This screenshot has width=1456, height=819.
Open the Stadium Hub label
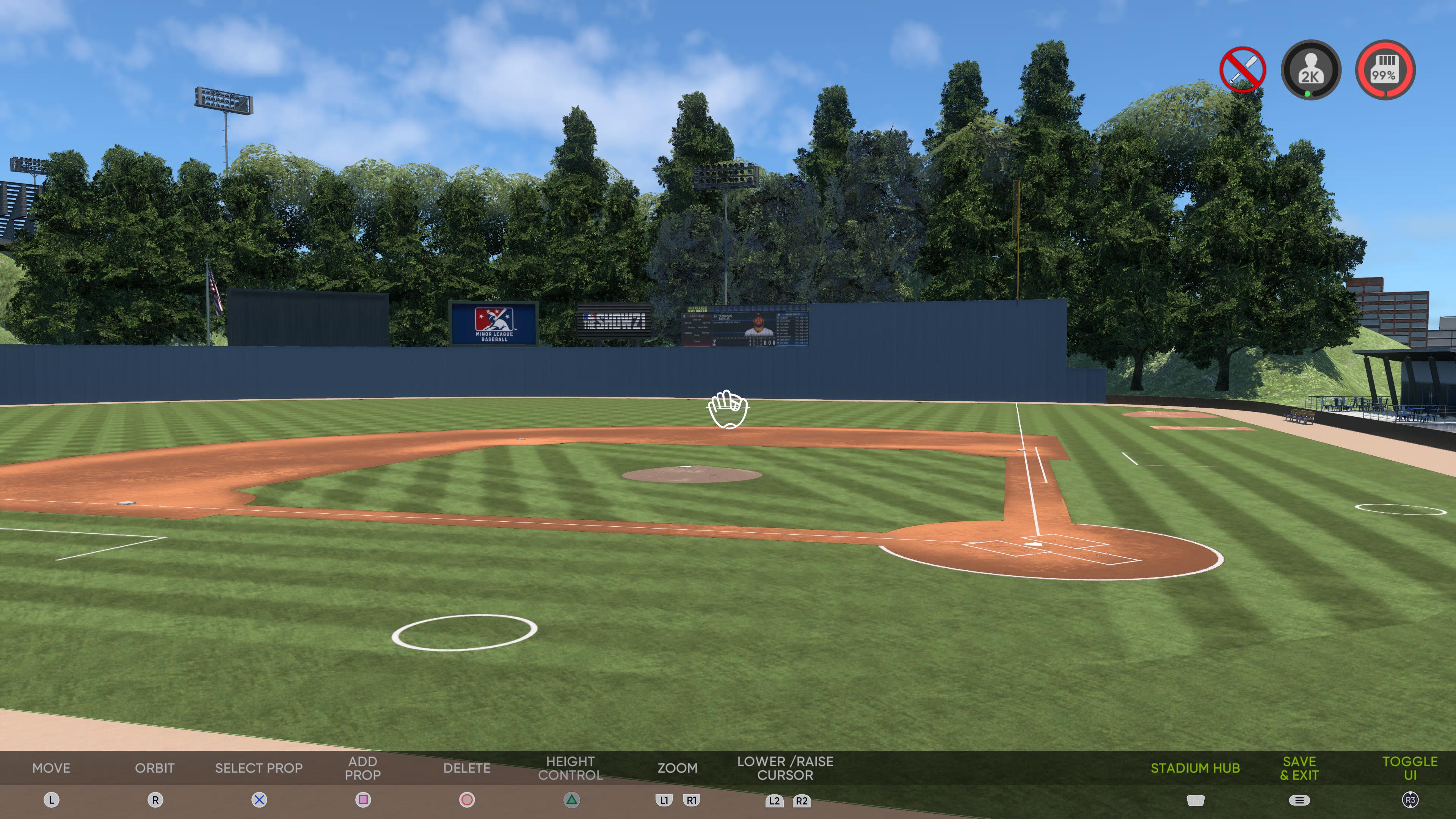(1195, 768)
